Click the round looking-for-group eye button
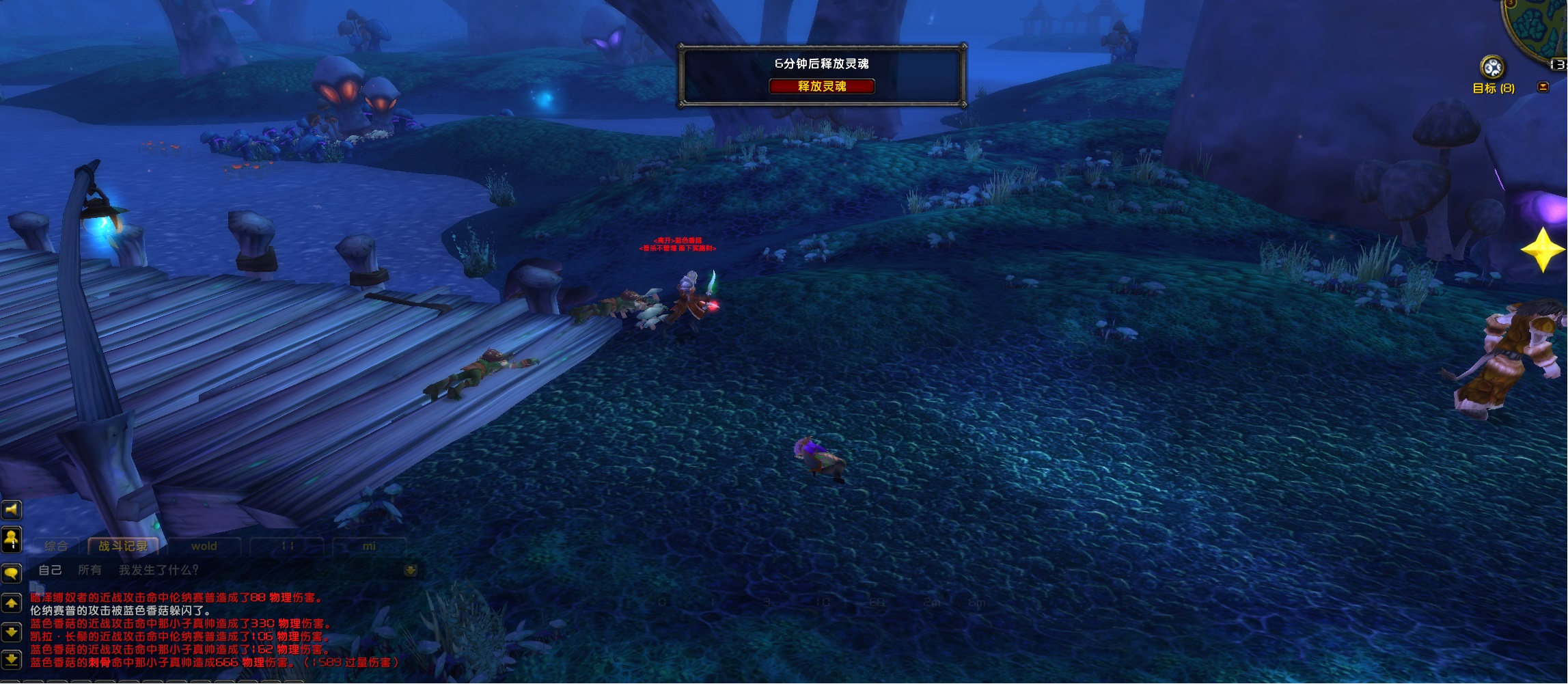 [1492, 68]
